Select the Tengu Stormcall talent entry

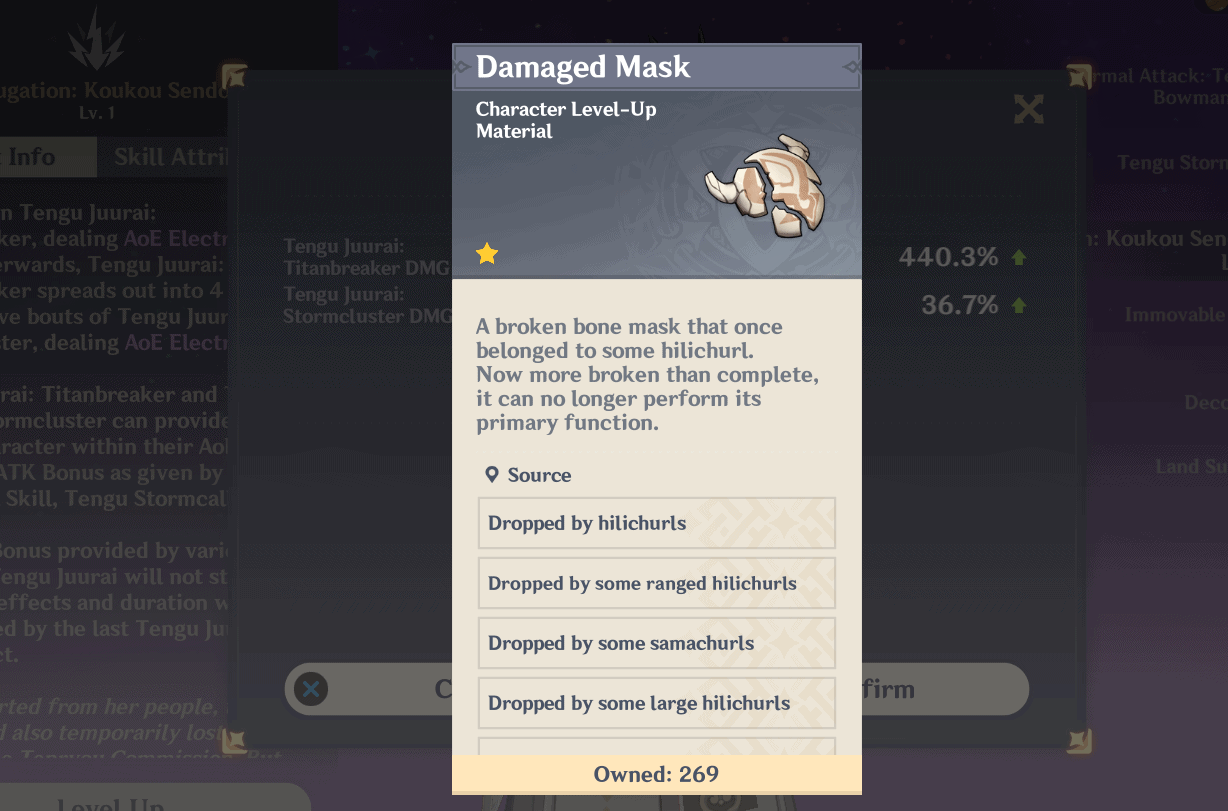tap(1172, 163)
